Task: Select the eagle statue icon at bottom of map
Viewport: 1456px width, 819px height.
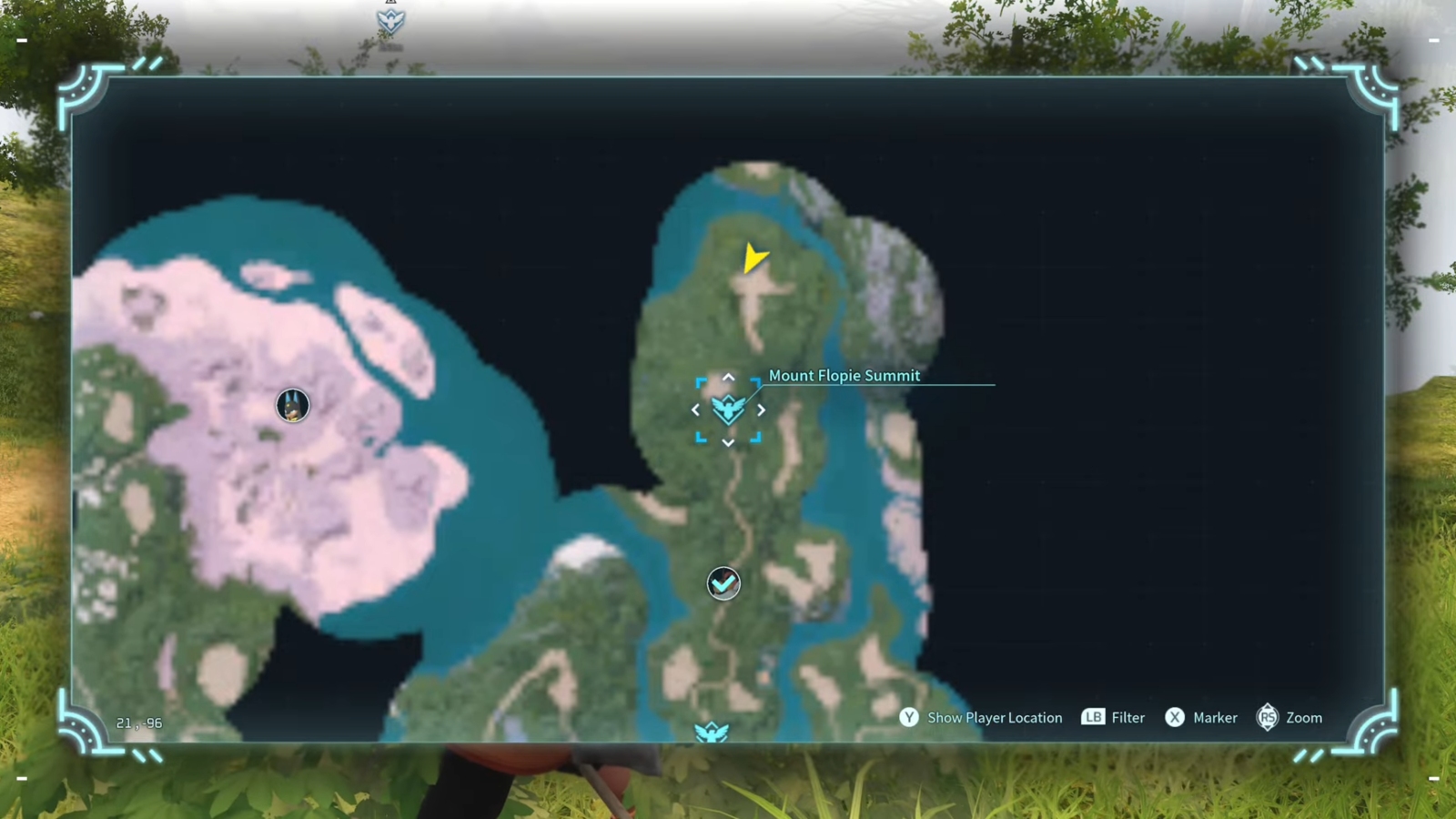Action: (713, 728)
